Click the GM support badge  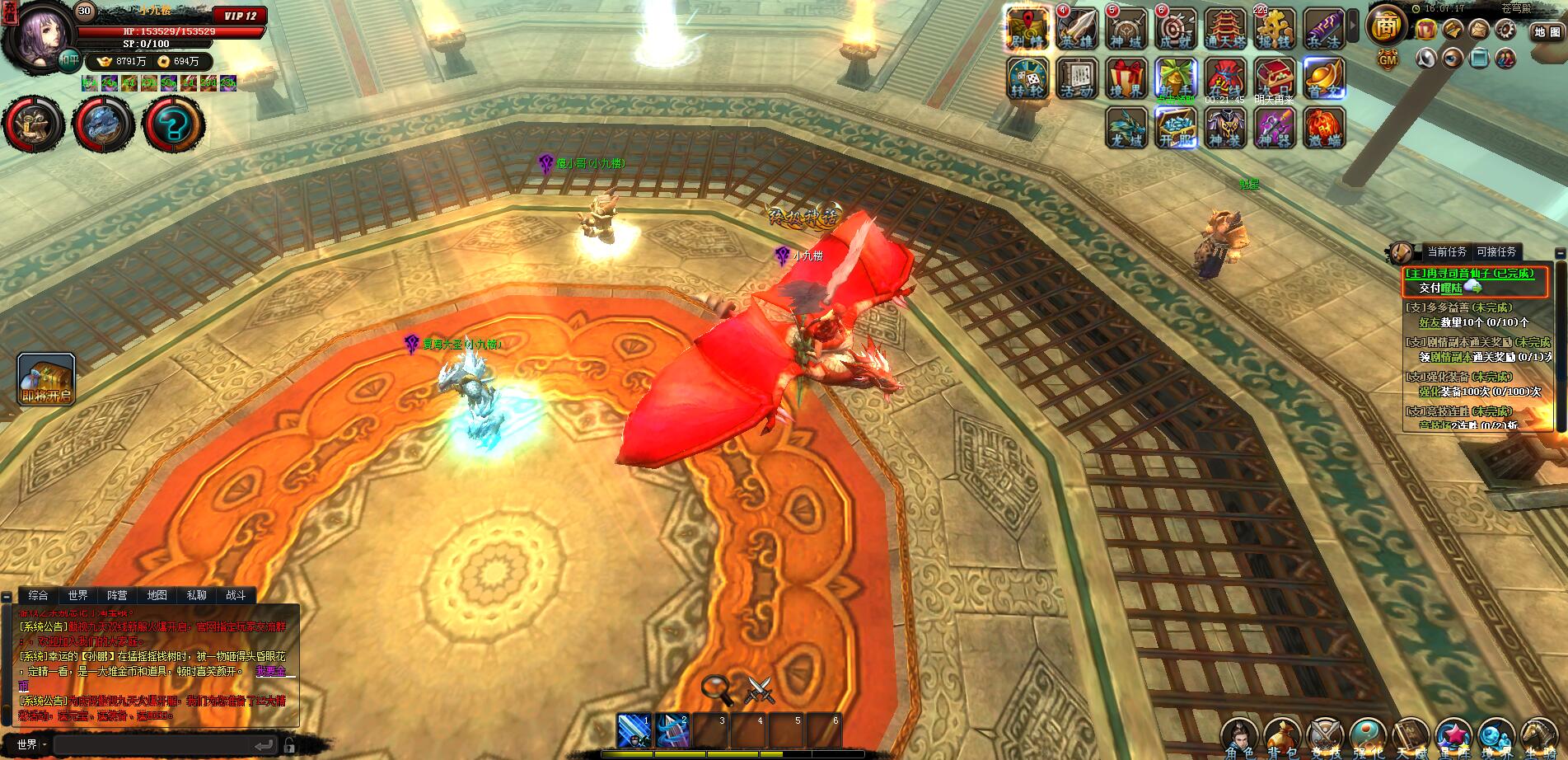point(1388,59)
